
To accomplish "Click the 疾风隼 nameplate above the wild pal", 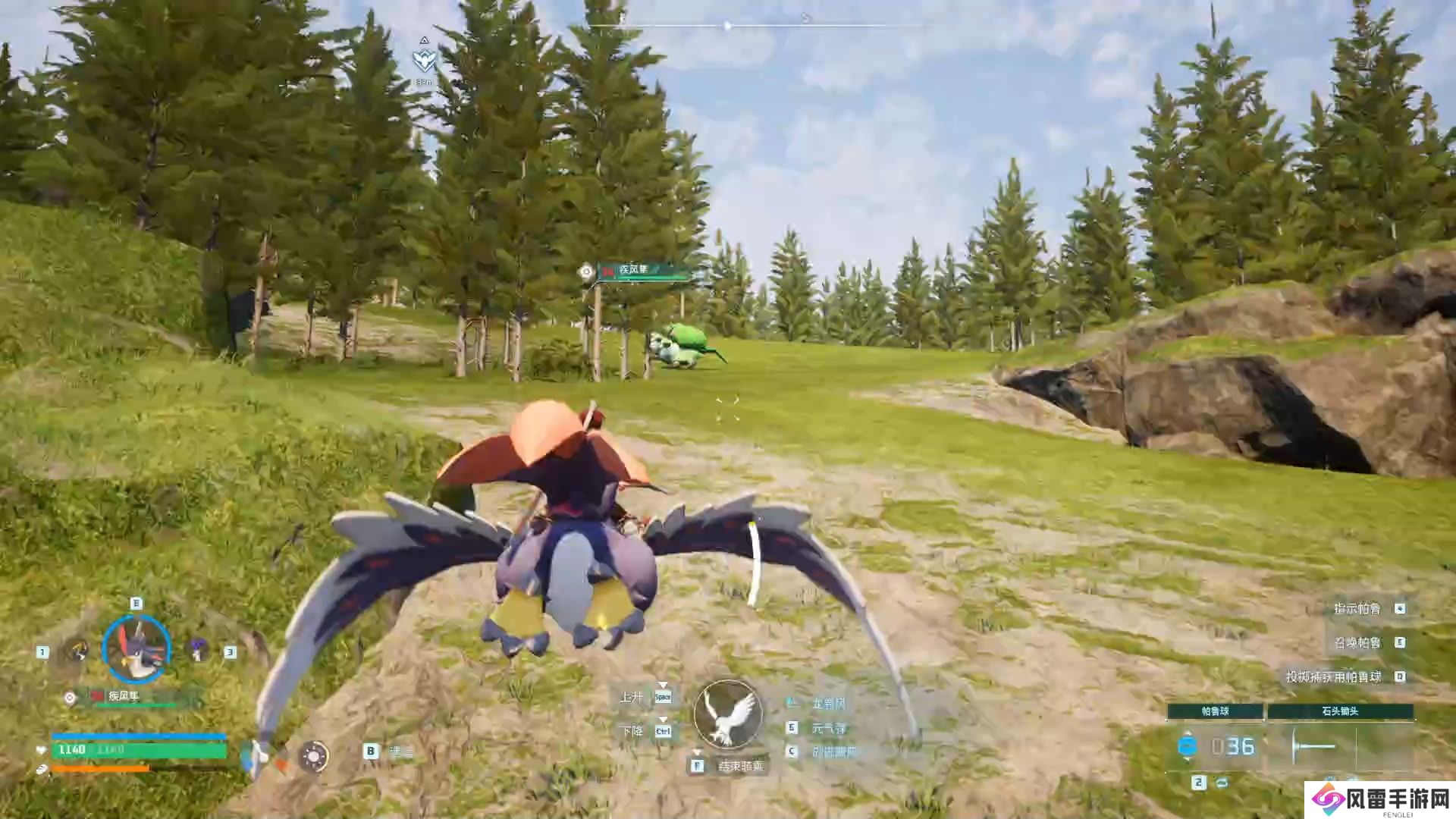I will [x=643, y=271].
